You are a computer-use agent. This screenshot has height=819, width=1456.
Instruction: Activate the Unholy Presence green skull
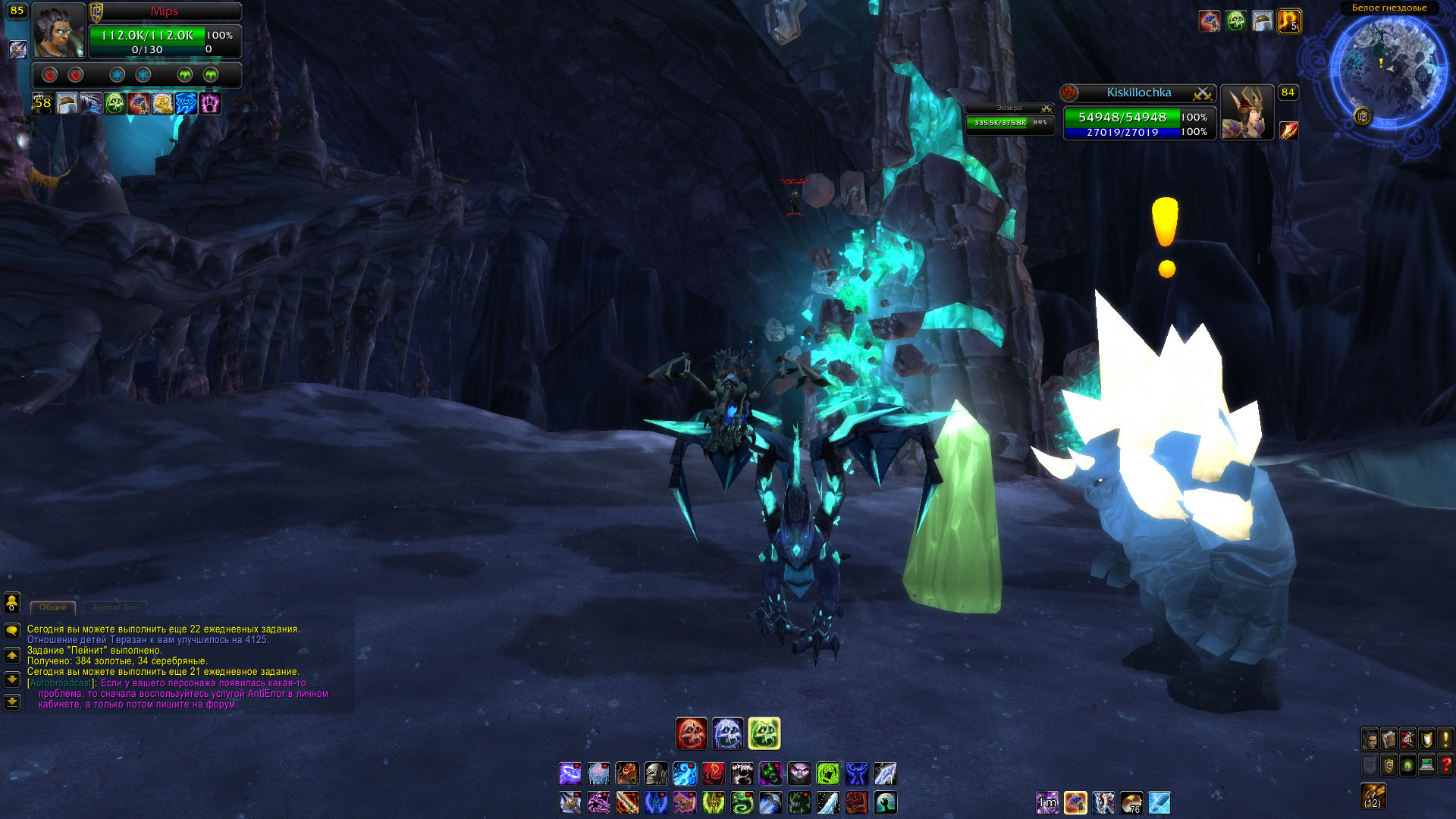764,733
